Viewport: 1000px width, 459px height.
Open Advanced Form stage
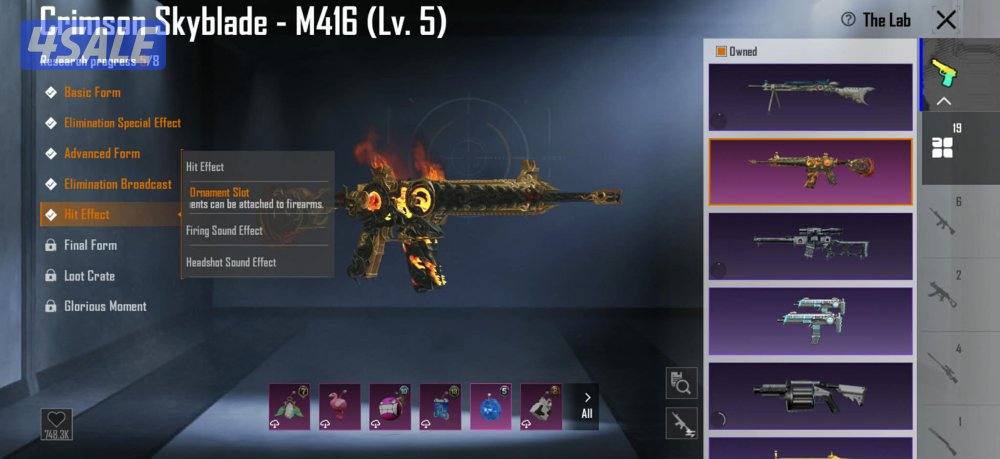[x=102, y=154]
